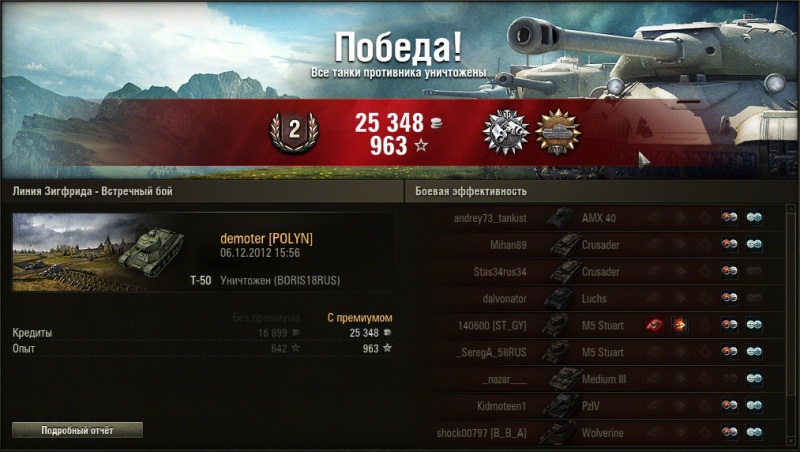Select Kidmoteen1's PzIV row
Viewport: 800px width, 452px height.
600,406
